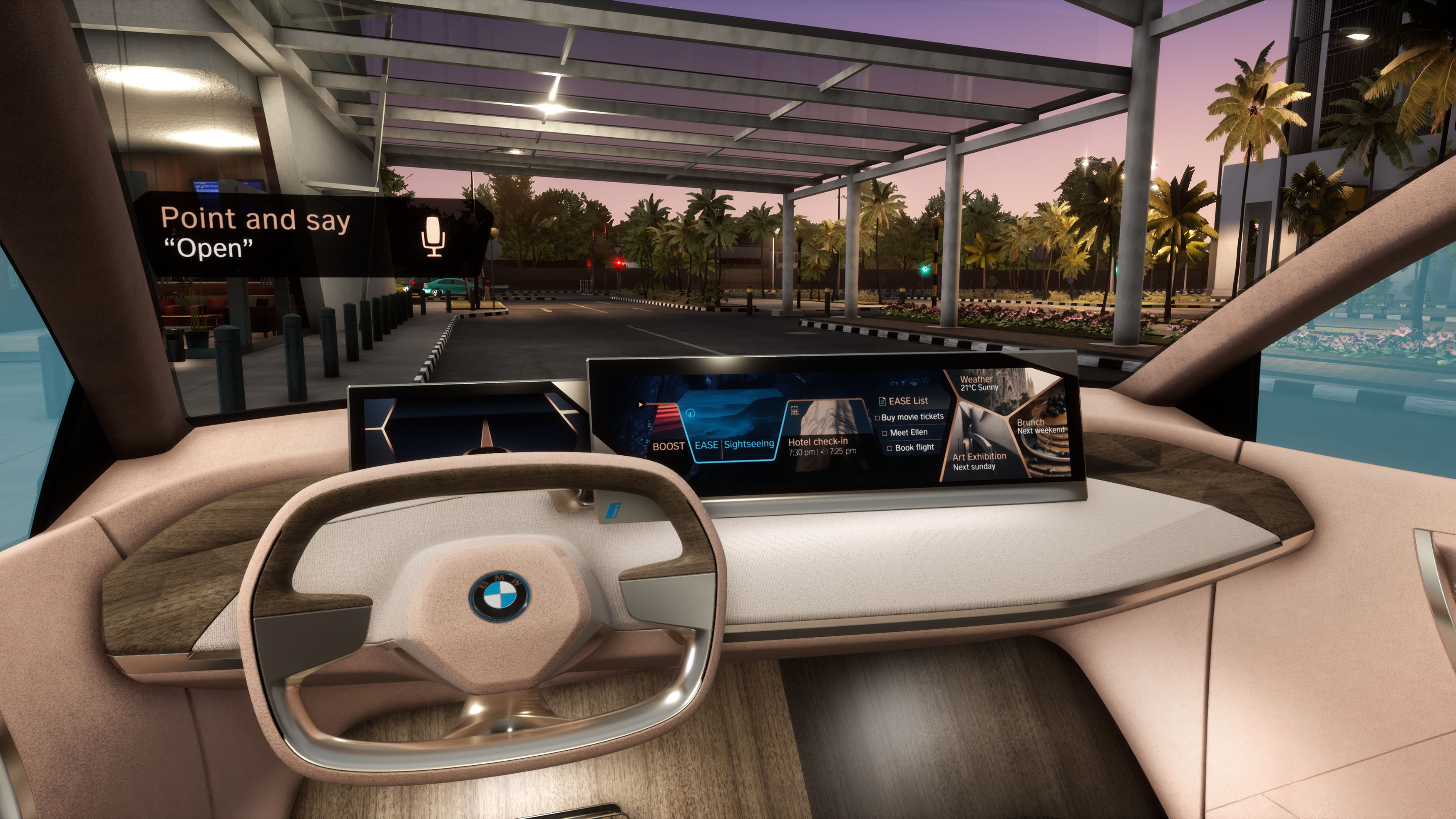Mark Book flight as done
Screen dimensions: 1456x819
889,448
